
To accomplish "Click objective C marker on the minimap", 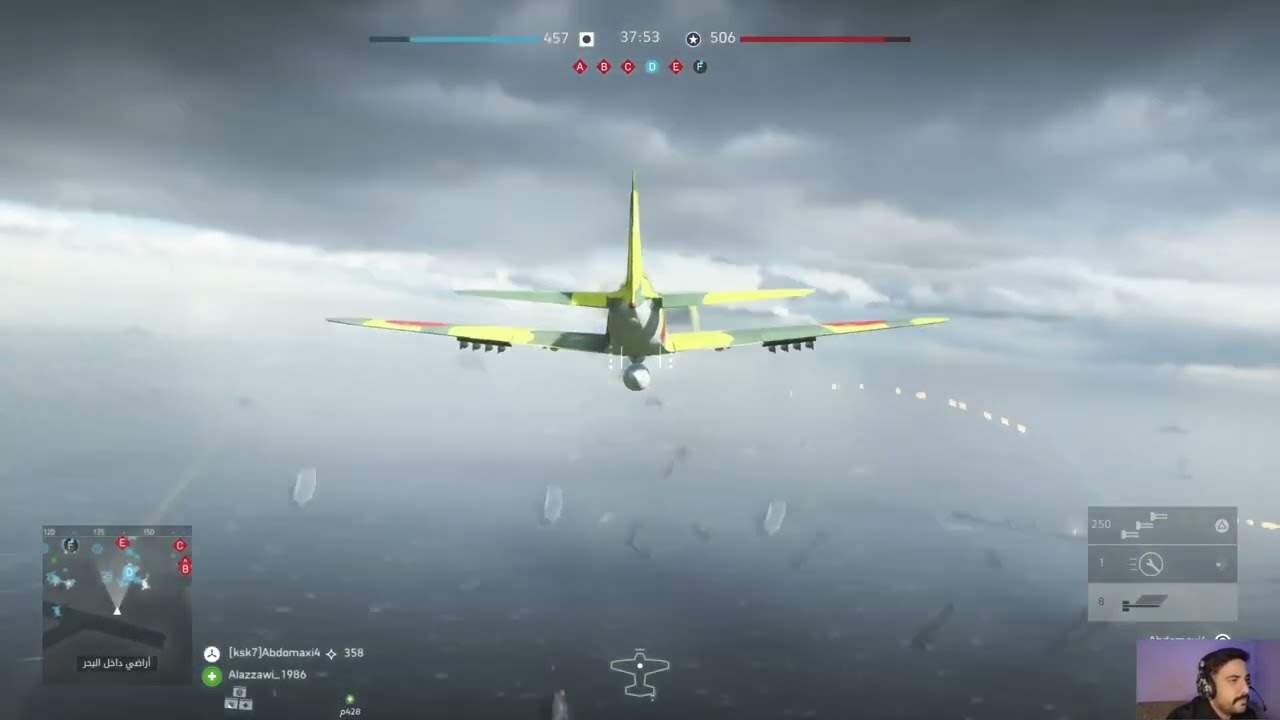I will tap(180, 546).
